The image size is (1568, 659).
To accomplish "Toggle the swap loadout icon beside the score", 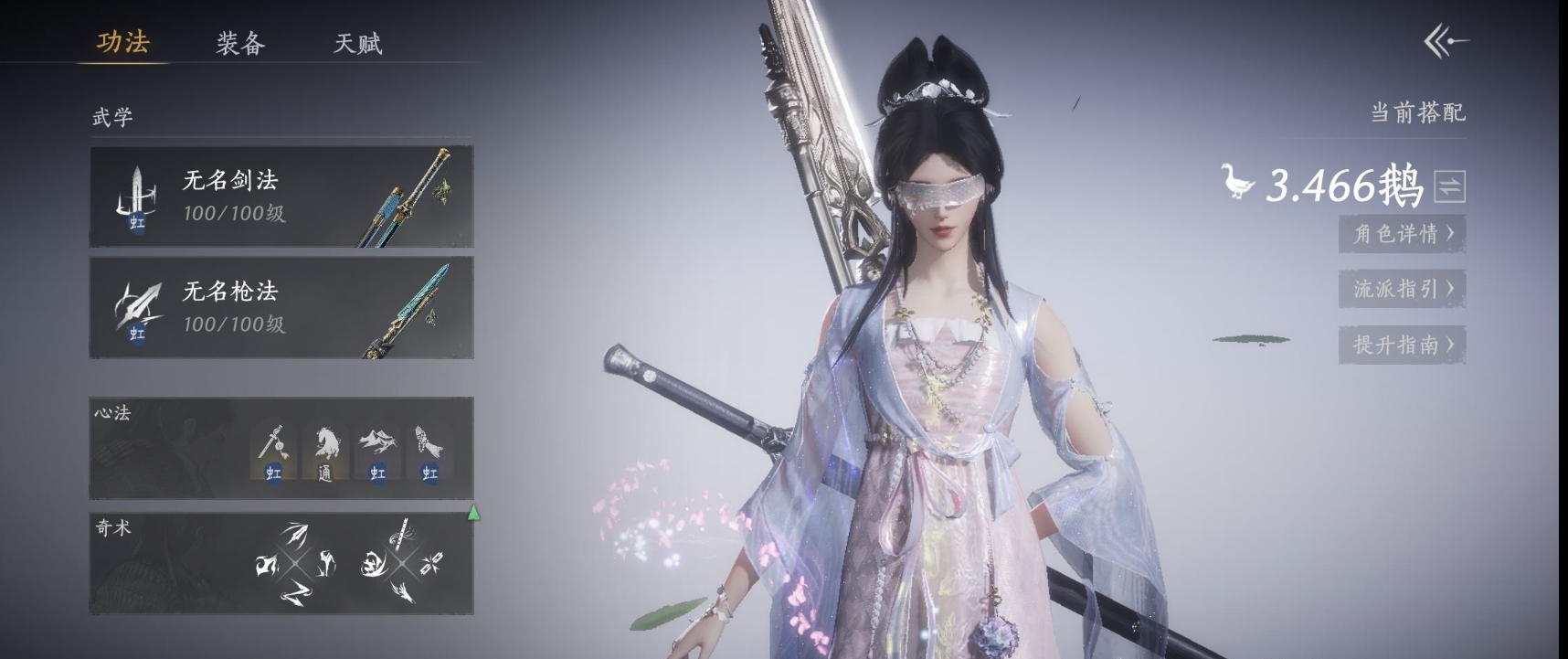I will (x=1449, y=186).
